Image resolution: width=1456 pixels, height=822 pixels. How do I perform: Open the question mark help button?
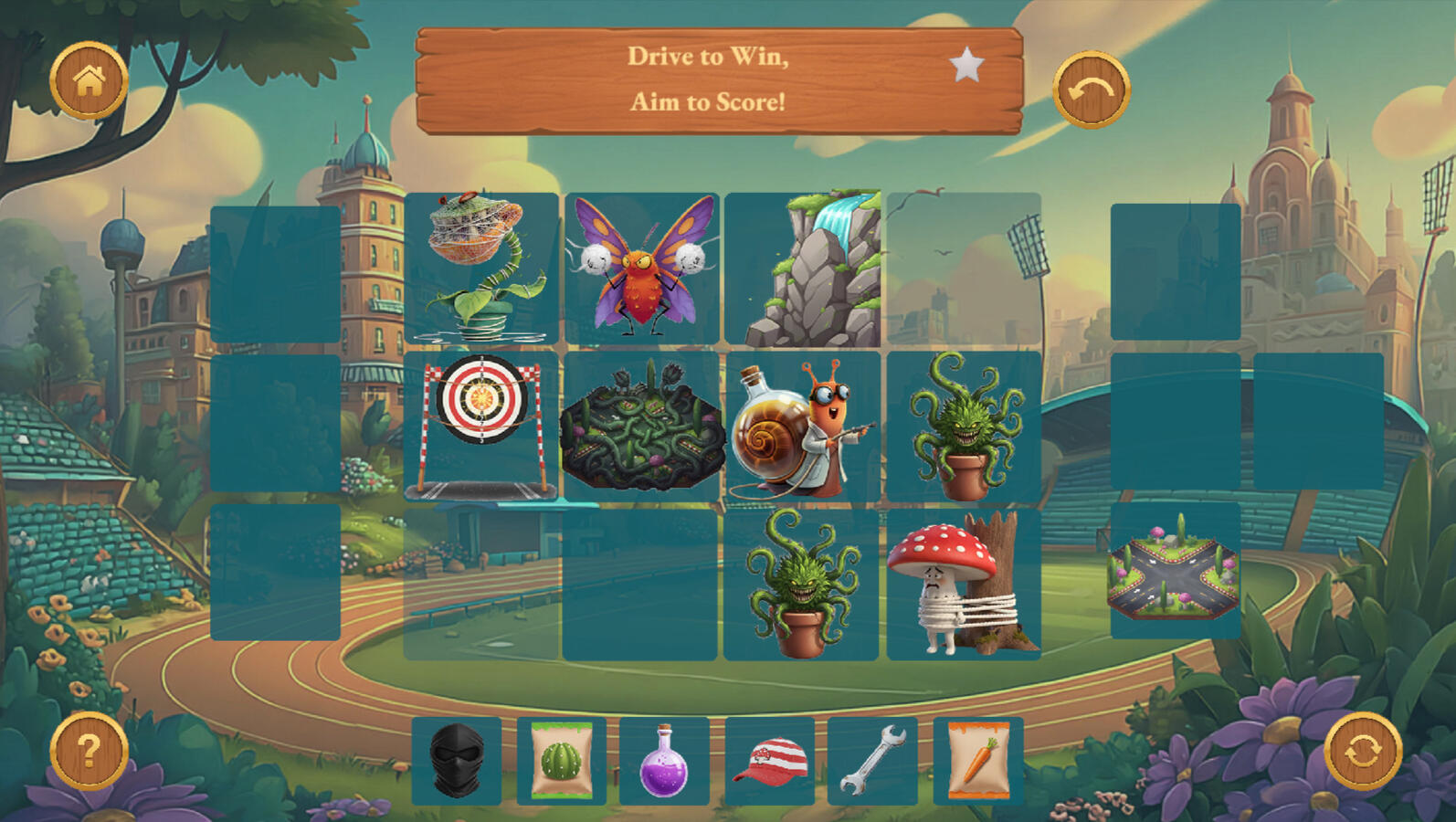[89, 751]
